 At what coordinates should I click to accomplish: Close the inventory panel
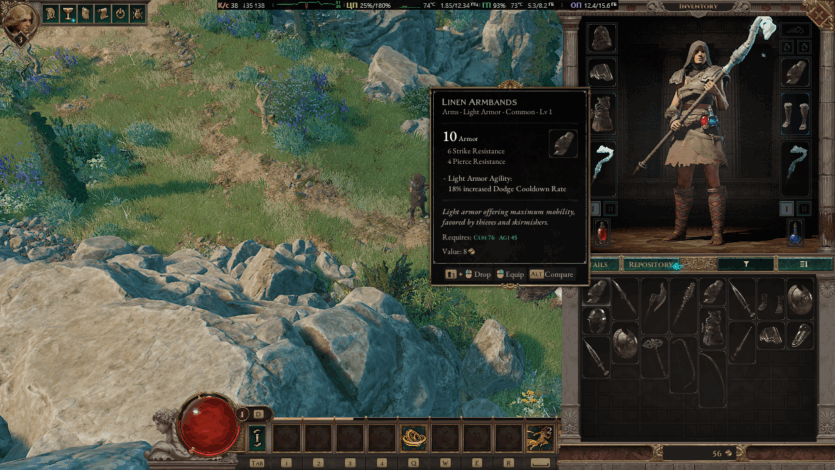pos(818,10)
